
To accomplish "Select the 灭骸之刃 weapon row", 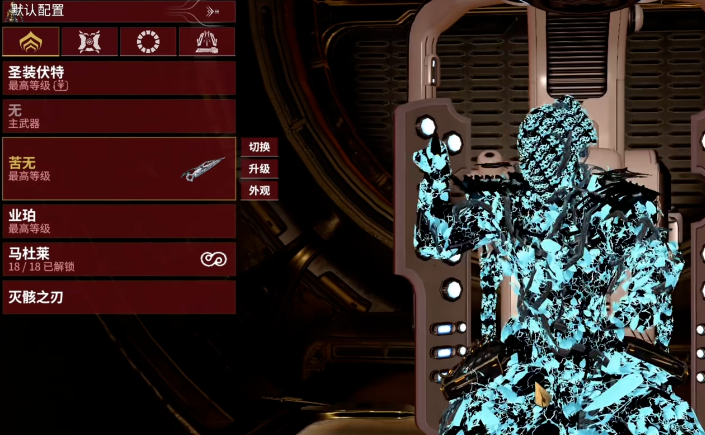I will (x=119, y=297).
